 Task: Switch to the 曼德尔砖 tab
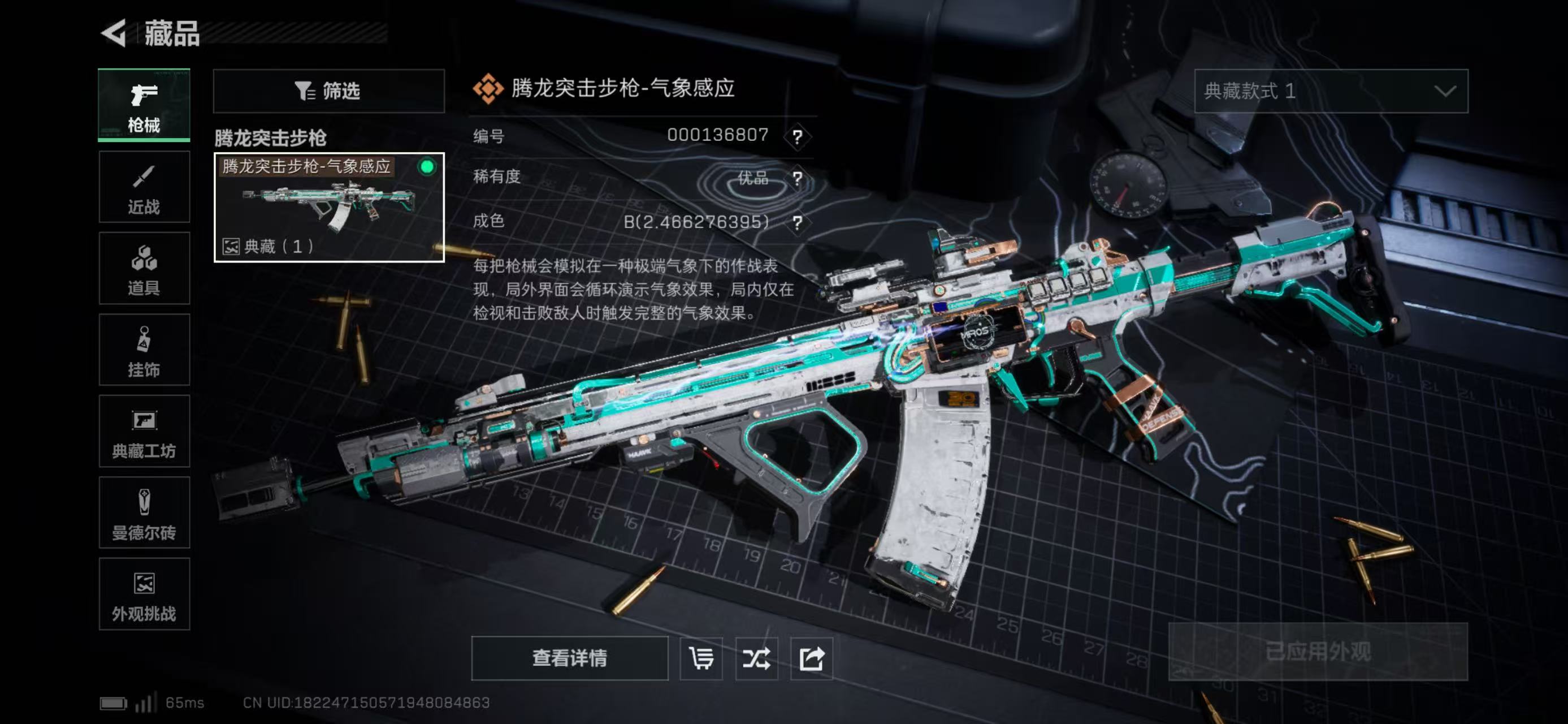144,512
